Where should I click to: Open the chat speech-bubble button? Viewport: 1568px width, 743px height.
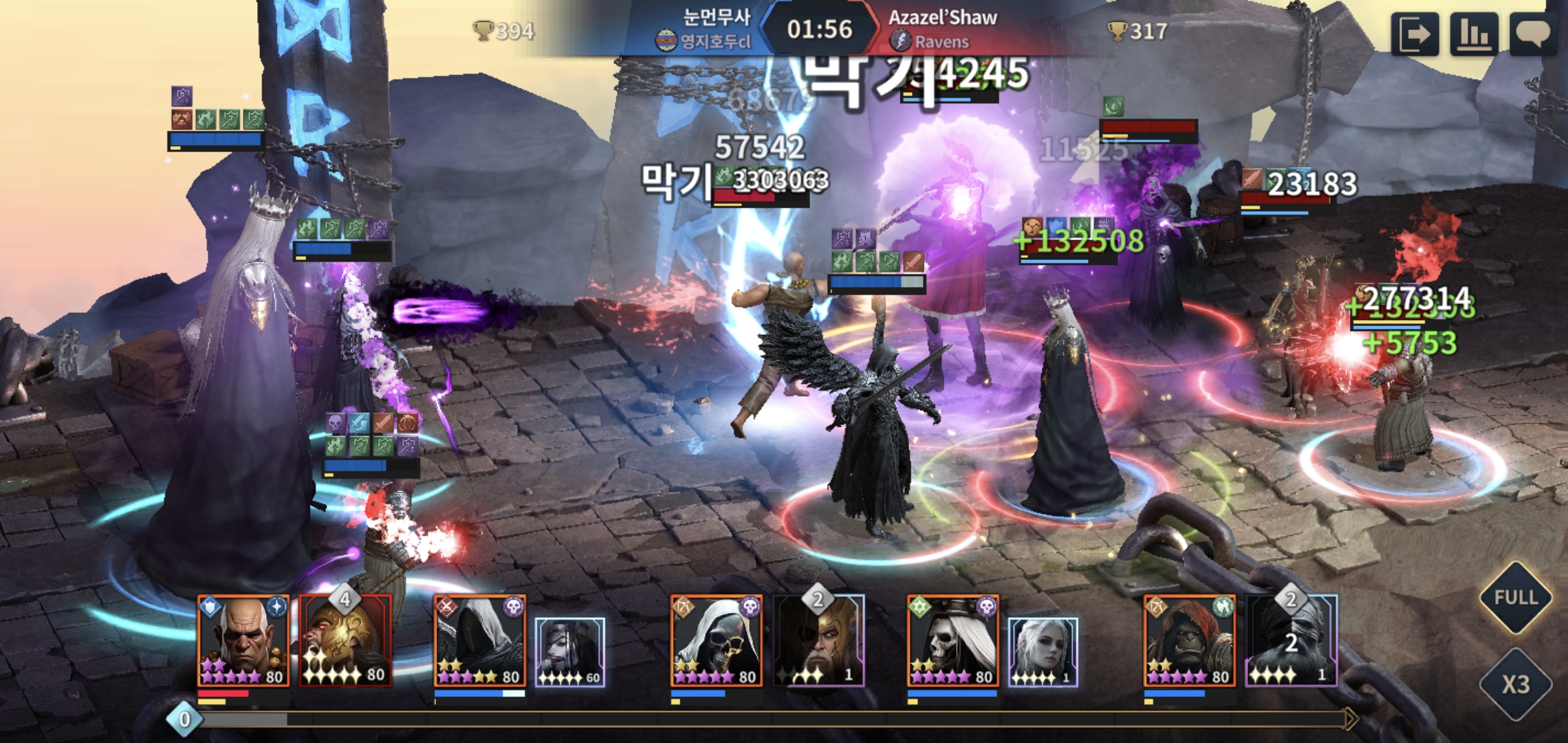click(1533, 34)
